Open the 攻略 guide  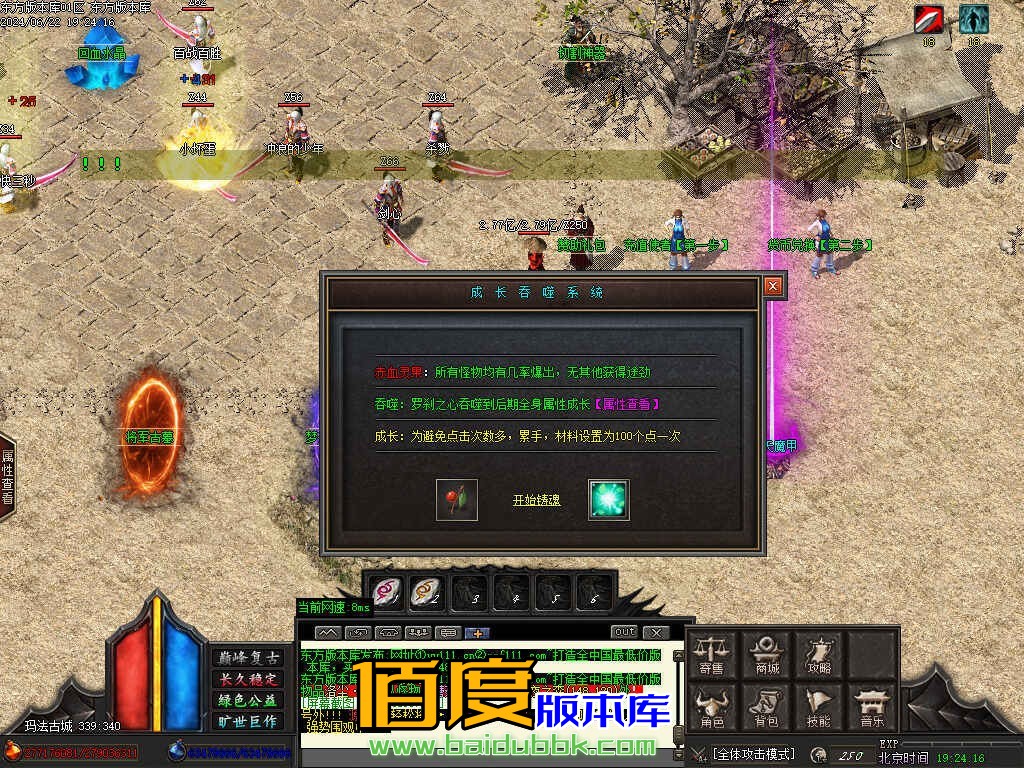click(819, 655)
